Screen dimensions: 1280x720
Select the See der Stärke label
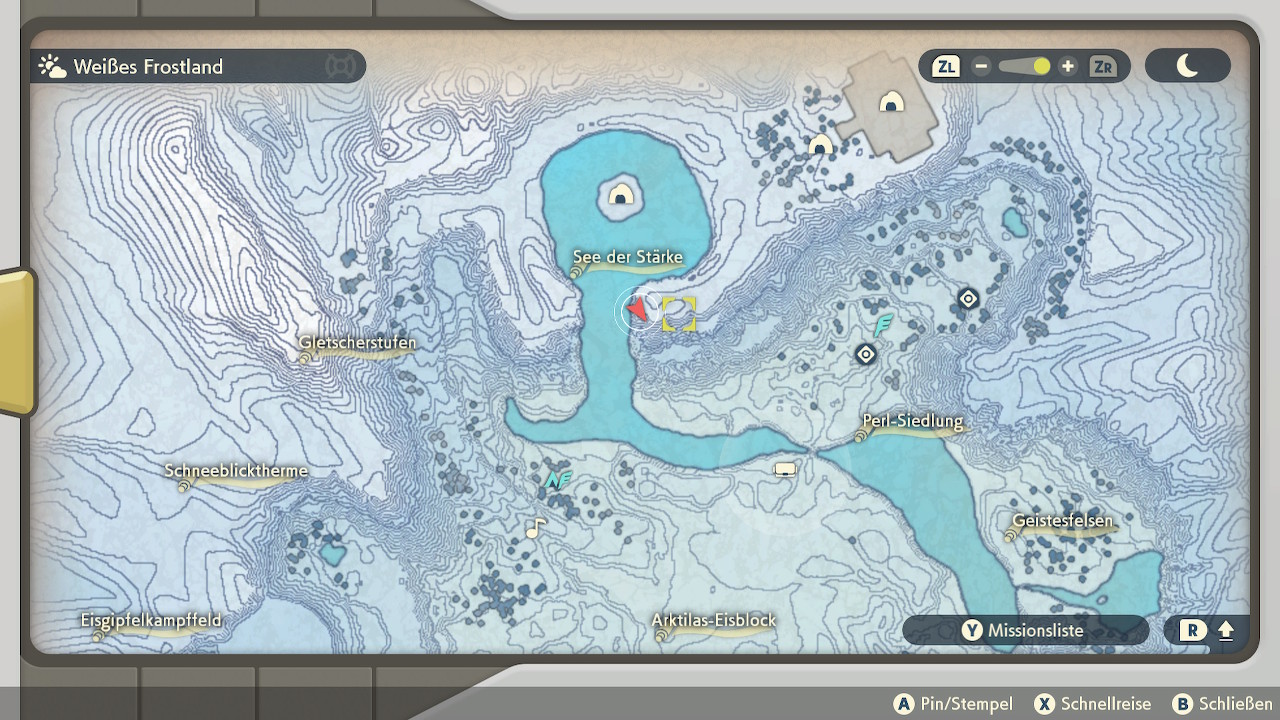(628, 258)
